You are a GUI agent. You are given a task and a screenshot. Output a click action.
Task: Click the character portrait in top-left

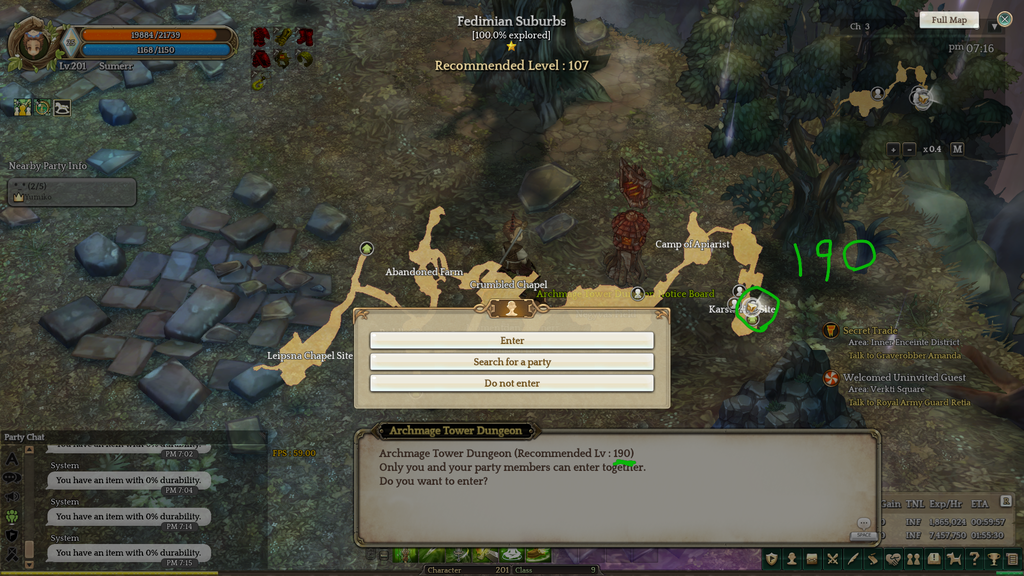coord(34,44)
